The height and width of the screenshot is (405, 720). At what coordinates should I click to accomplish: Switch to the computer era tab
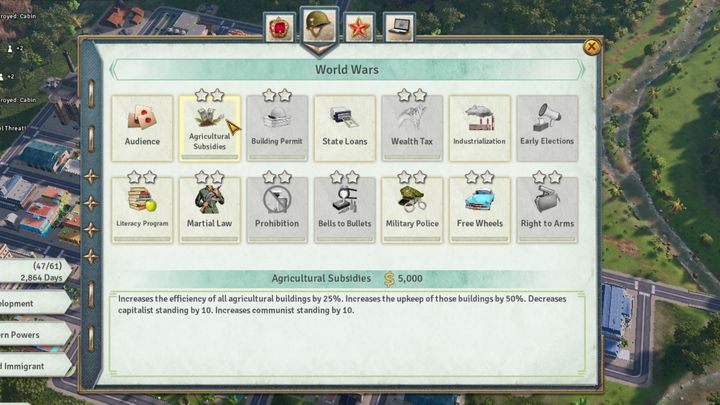[399, 27]
